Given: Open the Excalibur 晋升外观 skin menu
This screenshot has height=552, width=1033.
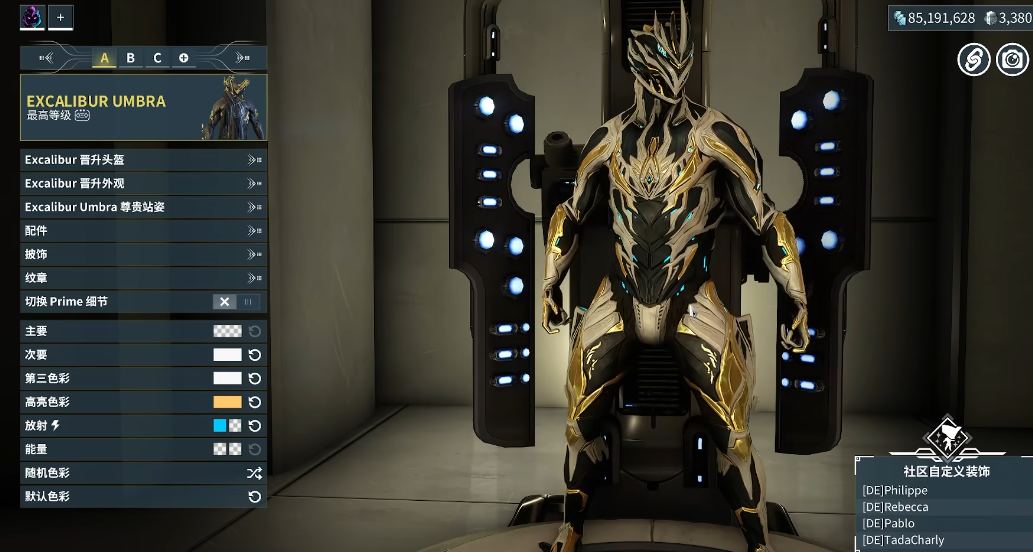Looking at the screenshot, I should point(143,183).
